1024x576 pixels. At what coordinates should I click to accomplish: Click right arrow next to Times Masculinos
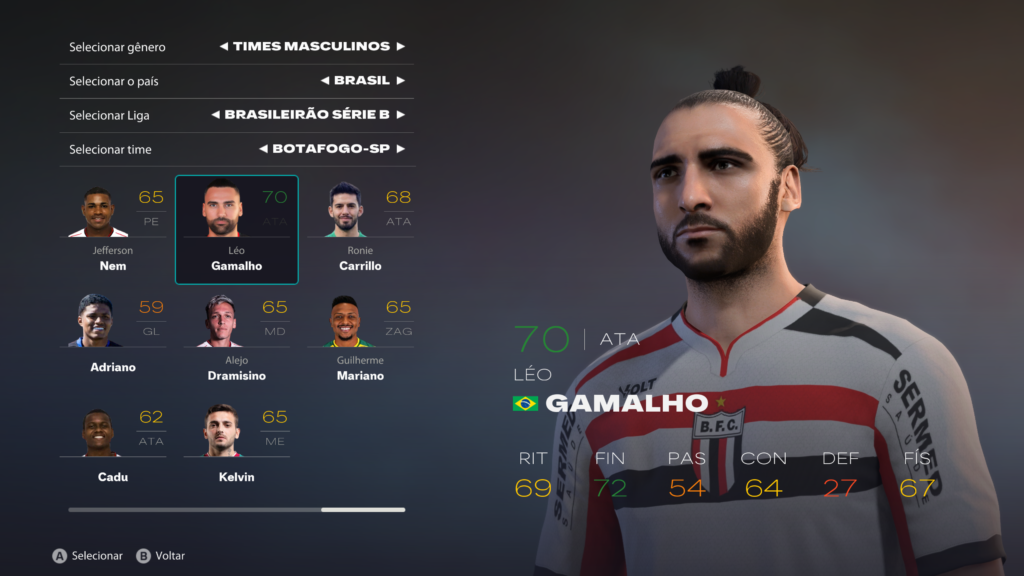tap(400, 47)
